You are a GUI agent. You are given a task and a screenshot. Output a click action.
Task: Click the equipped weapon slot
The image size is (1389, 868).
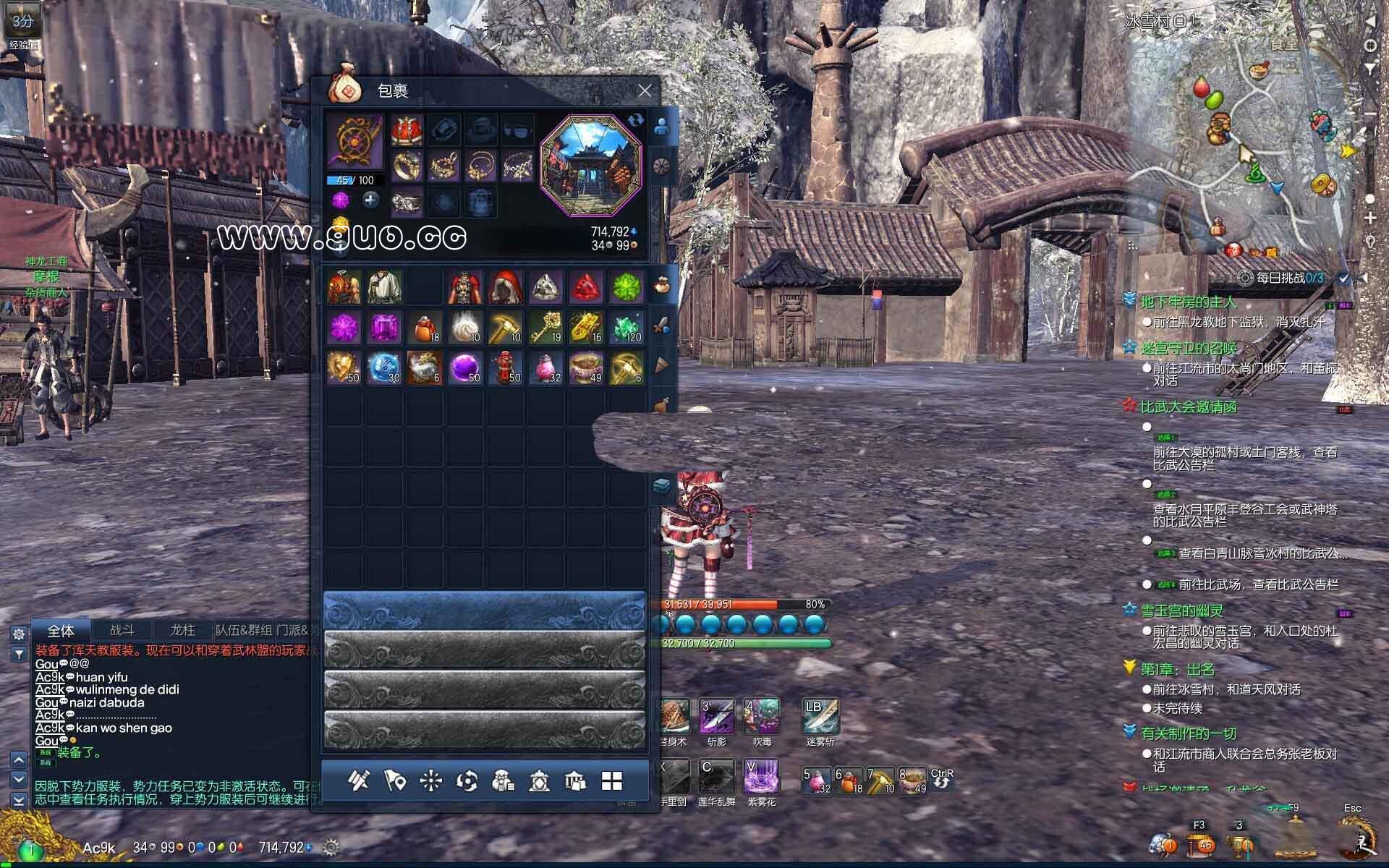coord(354,141)
